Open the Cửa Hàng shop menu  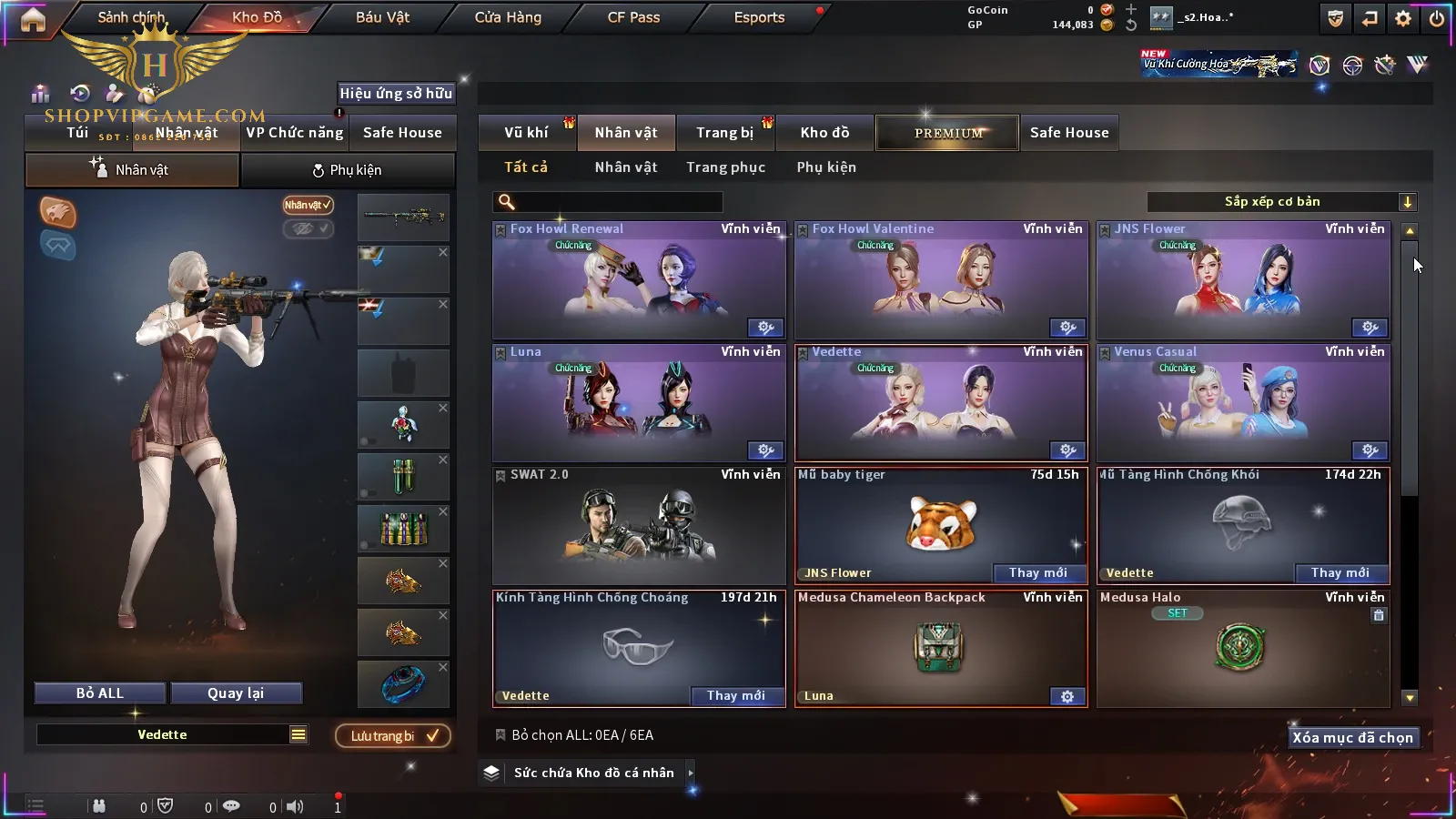click(x=508, y=17)
